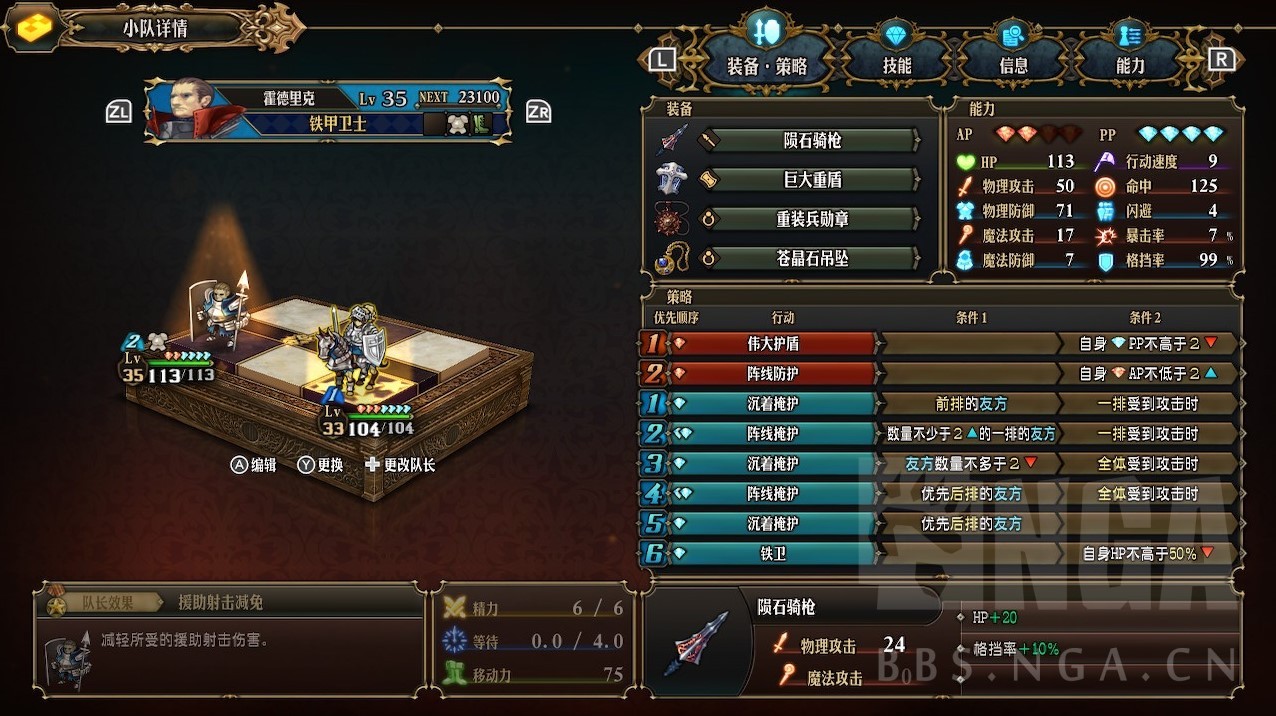Select the 友方数量不多于2 condition cell
Image resolution: width=1276 pixels, height=716 pixels.
[970, 463]
